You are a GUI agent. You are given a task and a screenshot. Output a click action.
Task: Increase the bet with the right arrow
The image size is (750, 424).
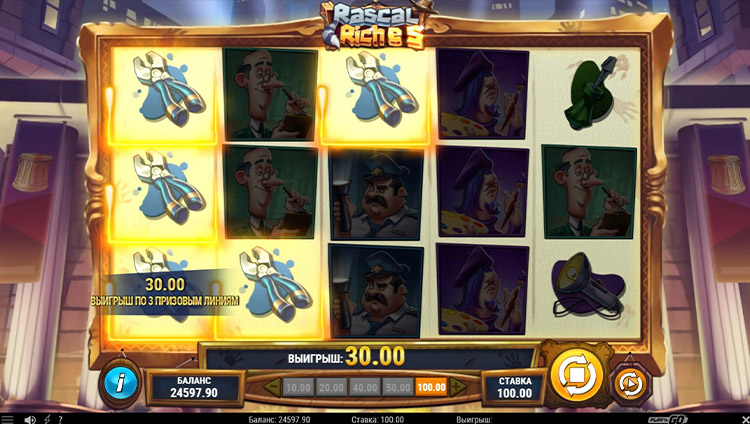point(461,386)
